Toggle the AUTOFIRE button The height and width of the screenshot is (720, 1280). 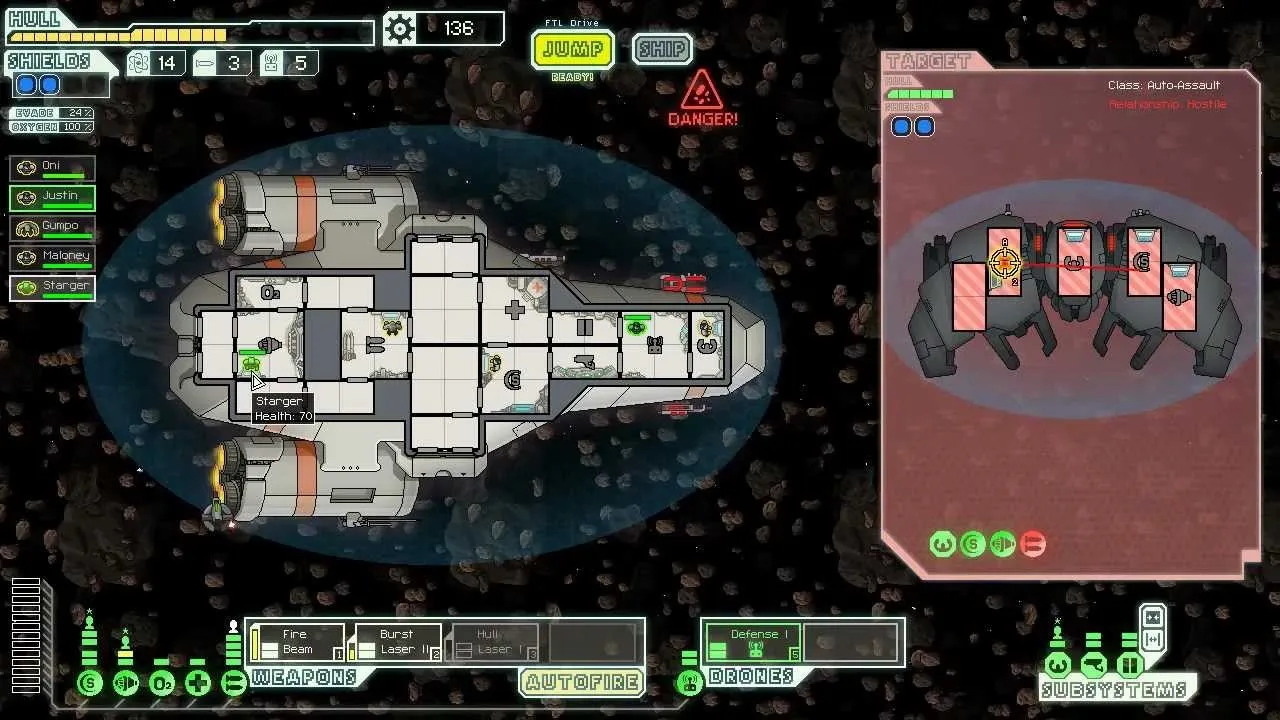(581, 683)
